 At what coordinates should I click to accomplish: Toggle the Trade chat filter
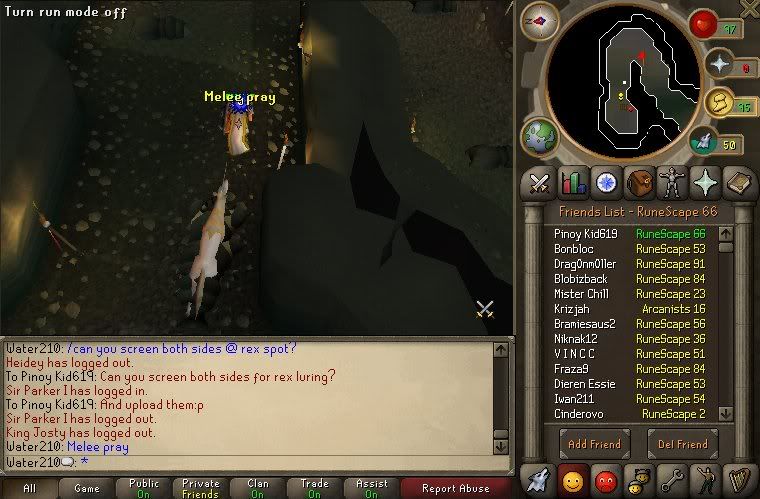click(315, 489)
